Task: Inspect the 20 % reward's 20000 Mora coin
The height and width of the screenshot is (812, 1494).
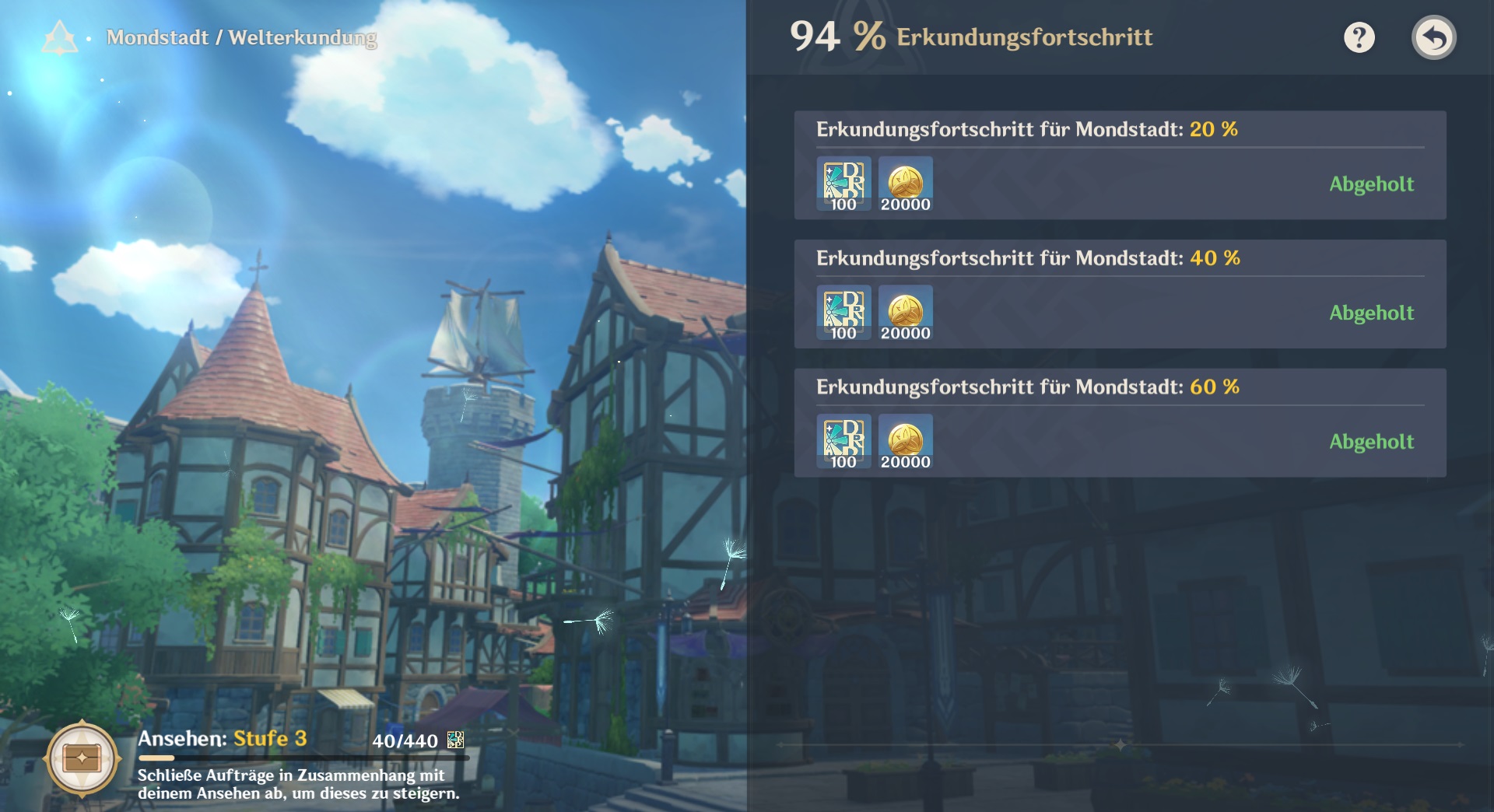Action: pos(905,184)
